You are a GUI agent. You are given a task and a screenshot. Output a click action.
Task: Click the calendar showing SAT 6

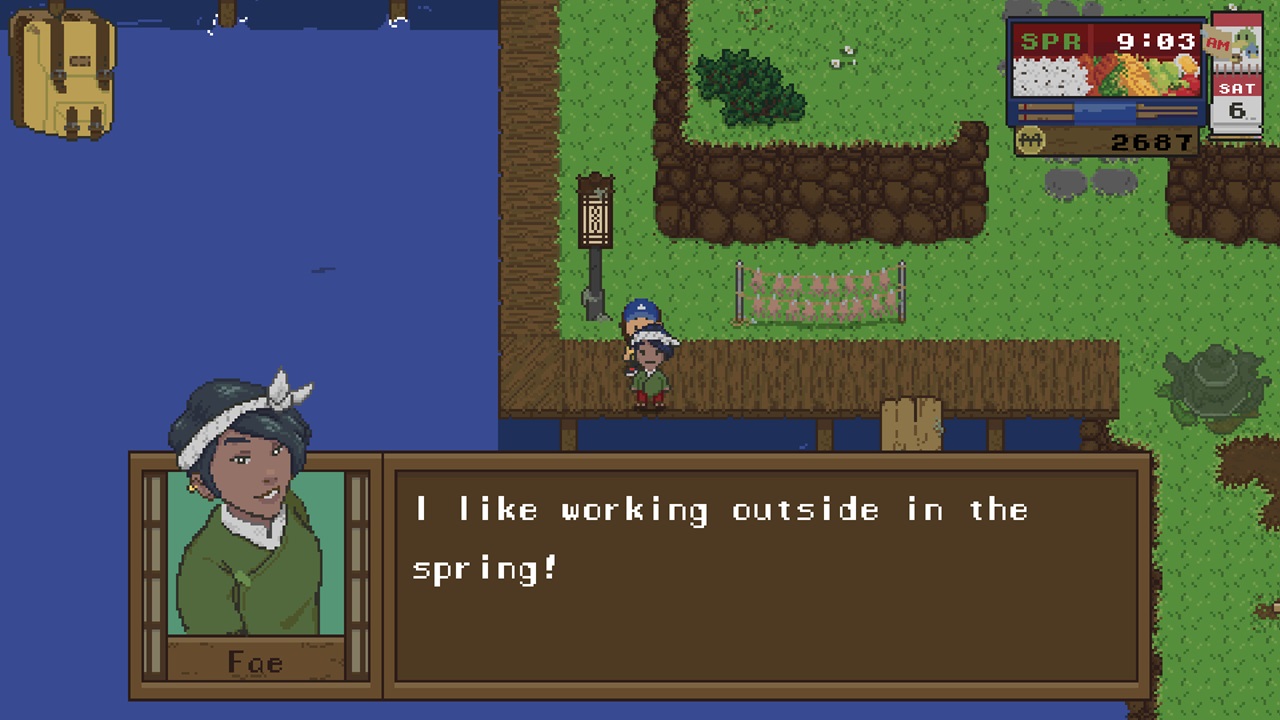pyautogui.click(x=1238, y=97)
